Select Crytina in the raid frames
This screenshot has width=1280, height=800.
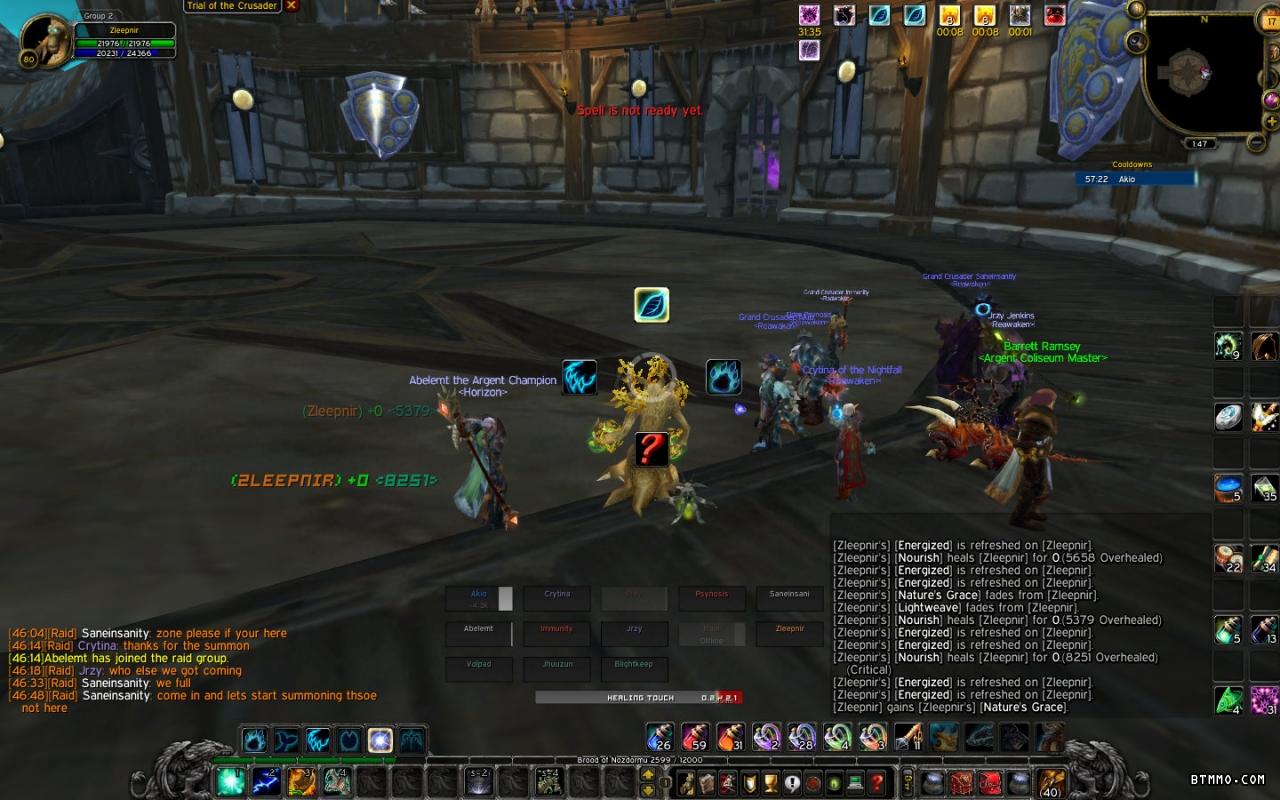(x=557, y=598)
